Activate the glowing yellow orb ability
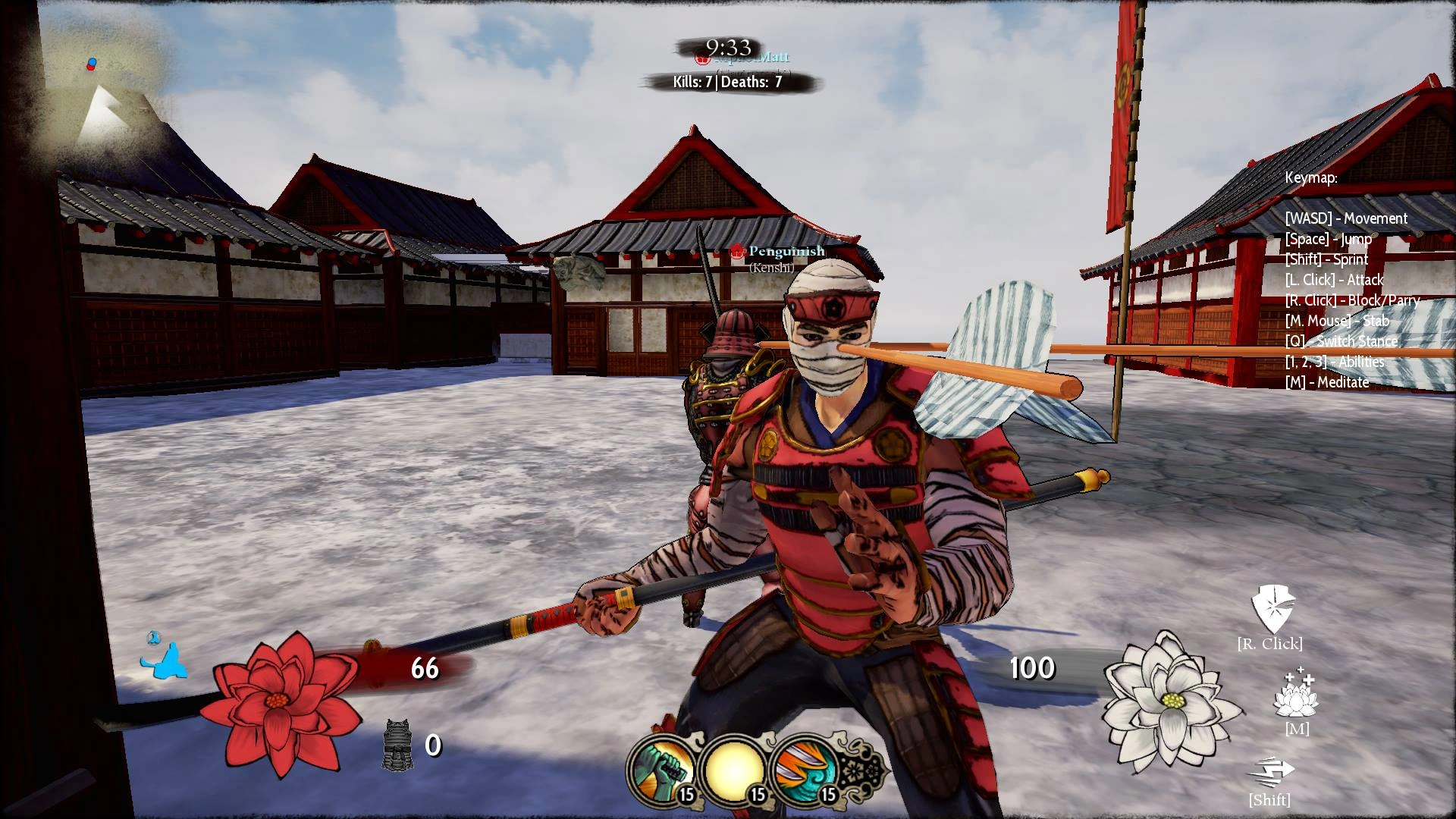 click(733, 768)
